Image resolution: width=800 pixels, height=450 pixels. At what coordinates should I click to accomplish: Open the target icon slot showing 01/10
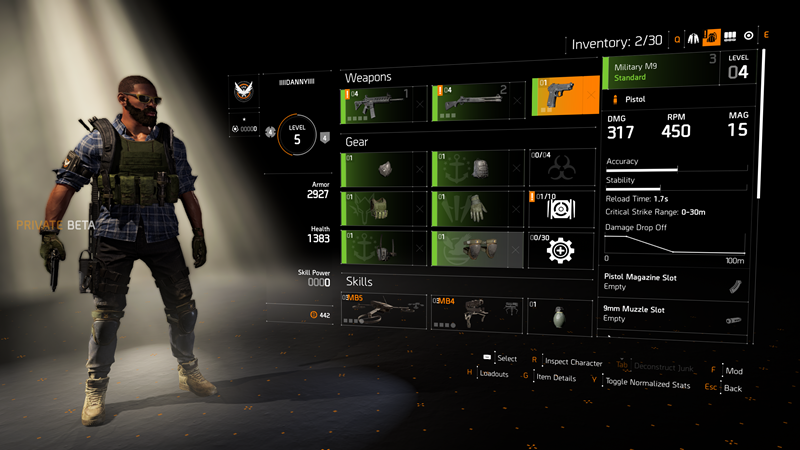[x=564, y=208]
